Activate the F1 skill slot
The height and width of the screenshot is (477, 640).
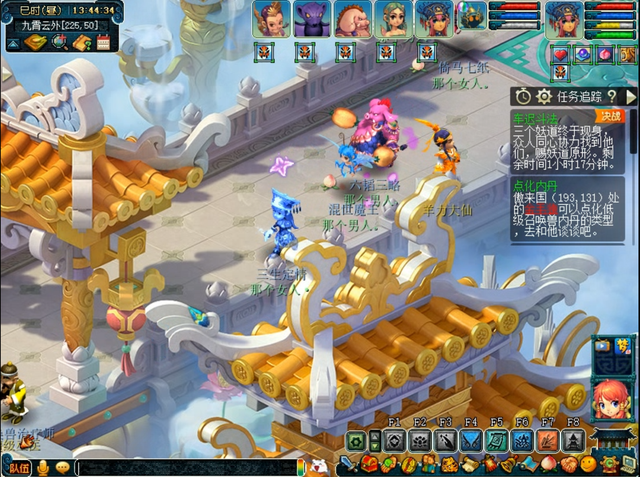click(393, 440)
